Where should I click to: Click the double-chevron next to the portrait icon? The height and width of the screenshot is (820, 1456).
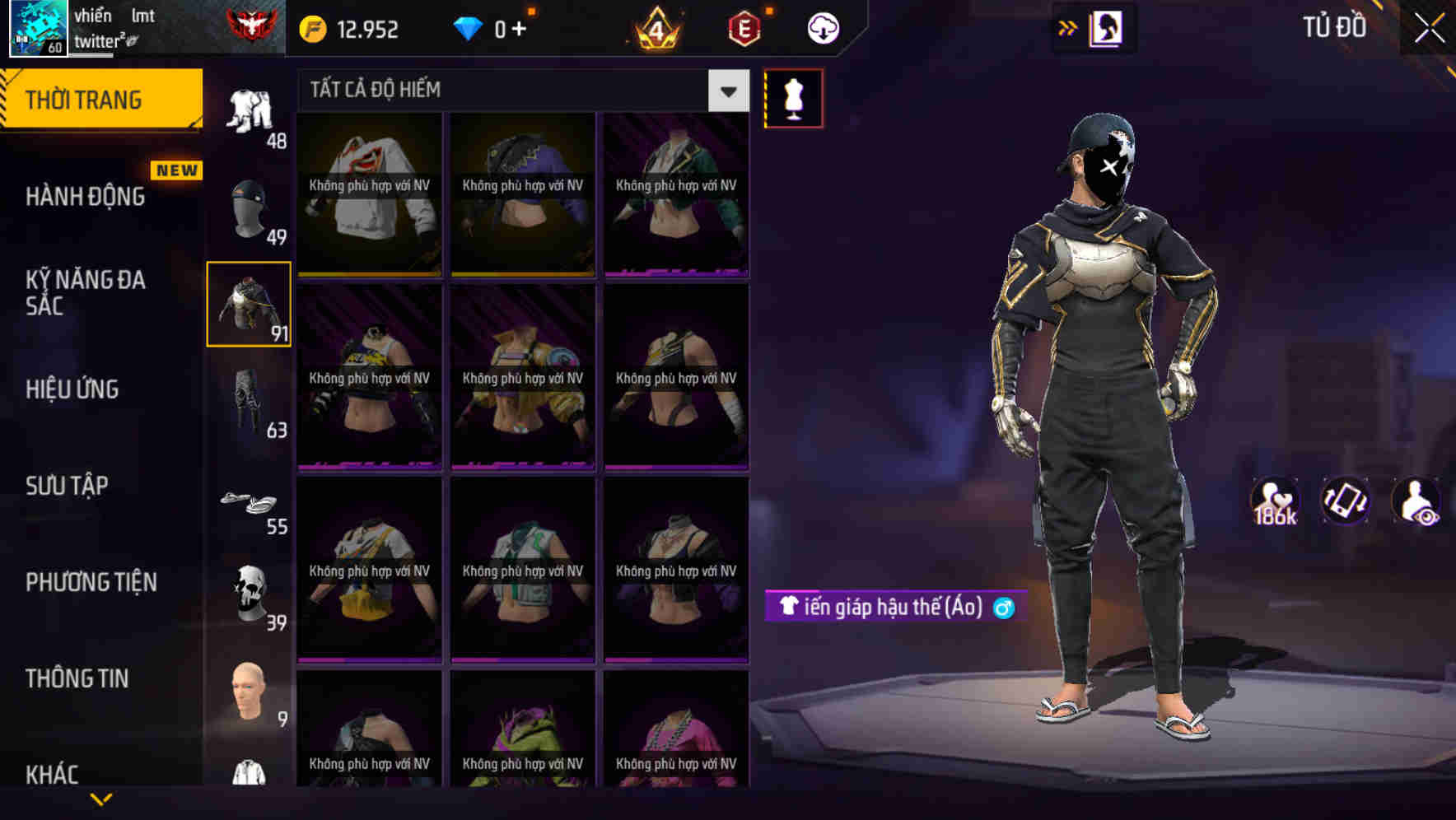[x=1068, y=26]
